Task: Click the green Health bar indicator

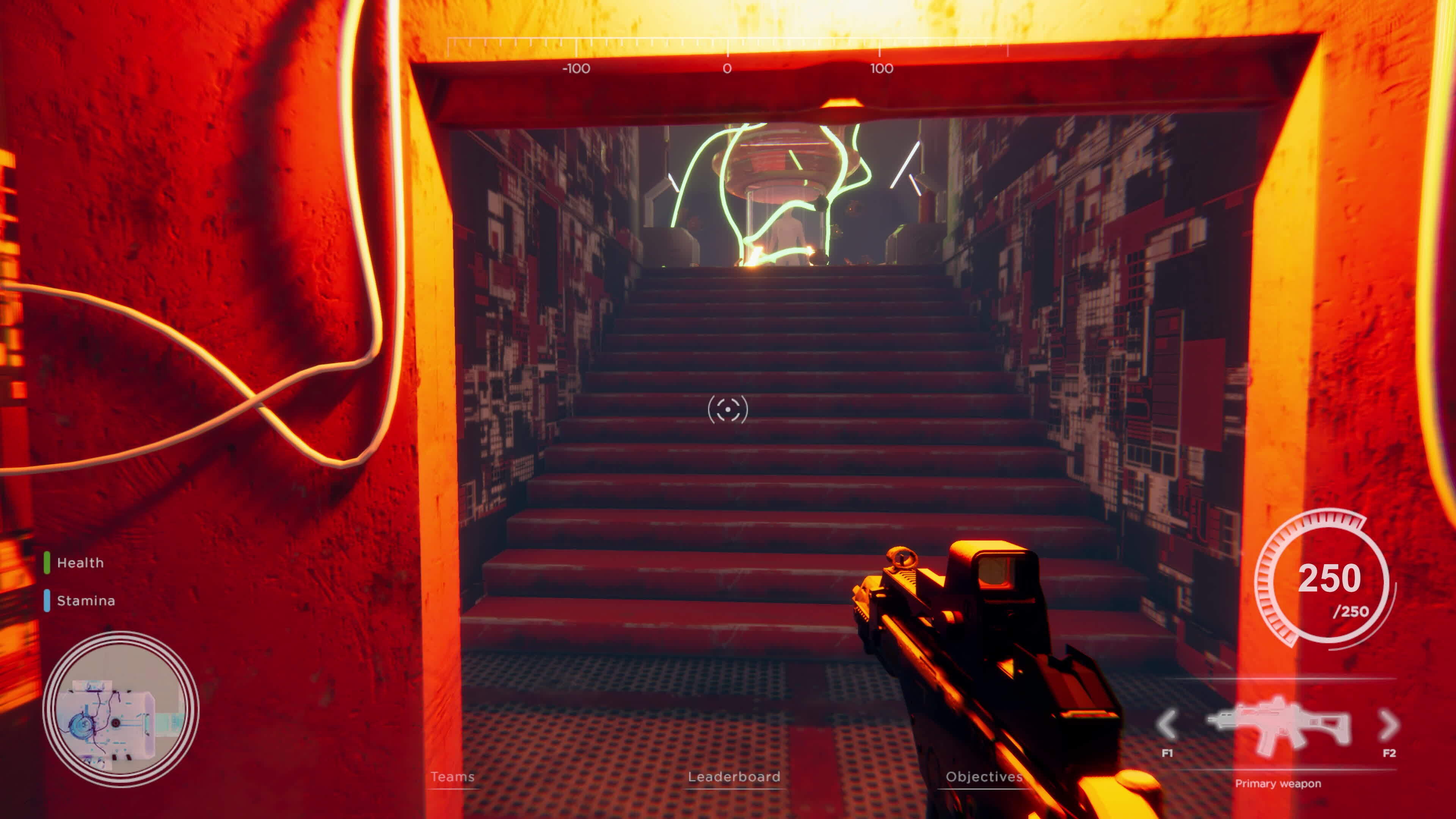Action: [x=47, y=562]
